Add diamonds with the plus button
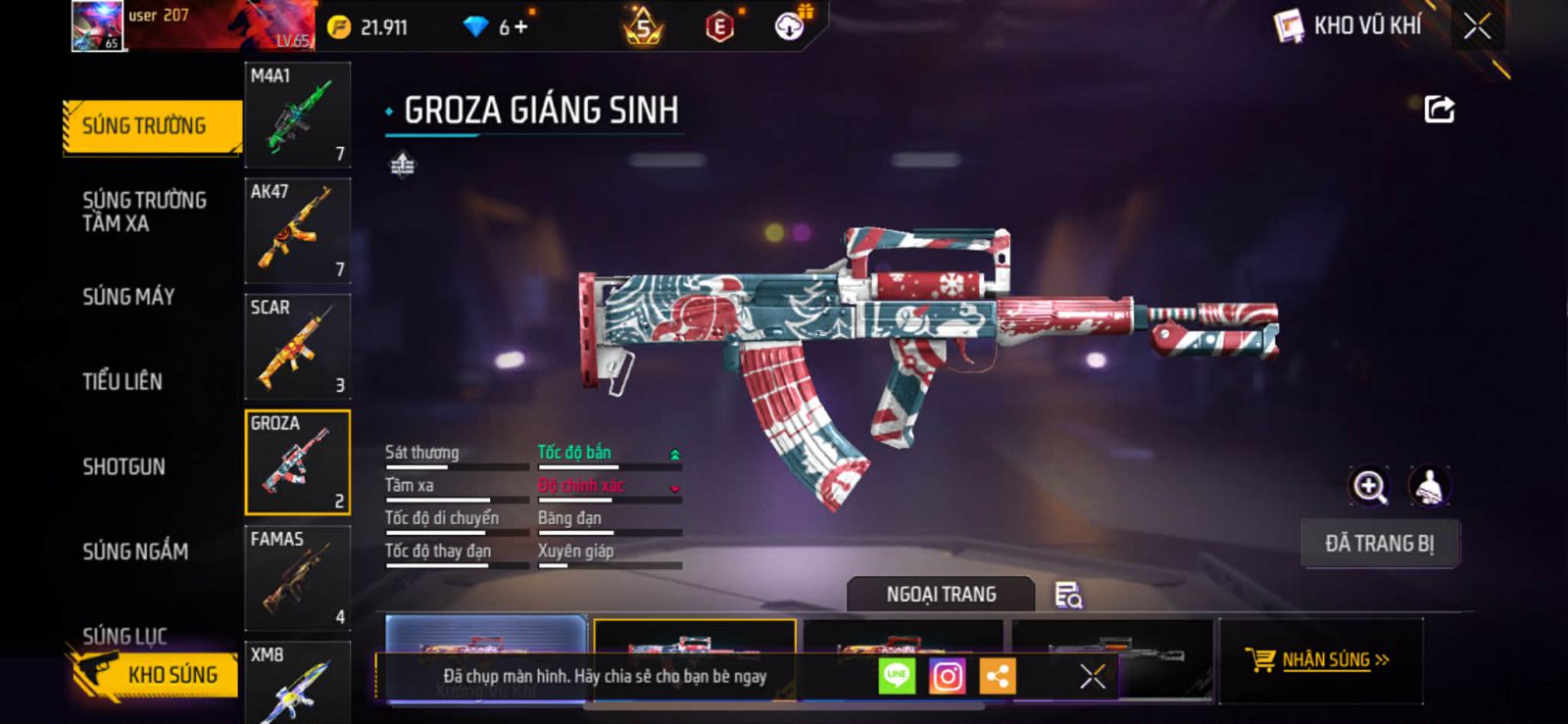The width and height of the screenshot is (1568, 724). coord(520,27)
